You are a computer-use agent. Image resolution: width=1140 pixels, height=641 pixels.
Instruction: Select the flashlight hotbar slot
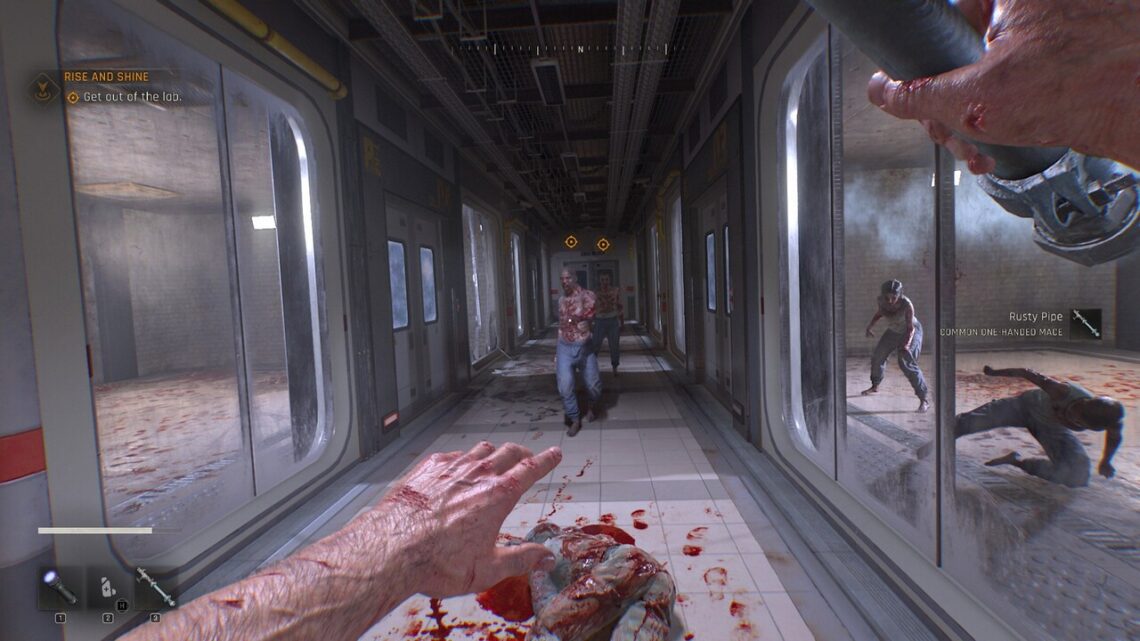60,588
